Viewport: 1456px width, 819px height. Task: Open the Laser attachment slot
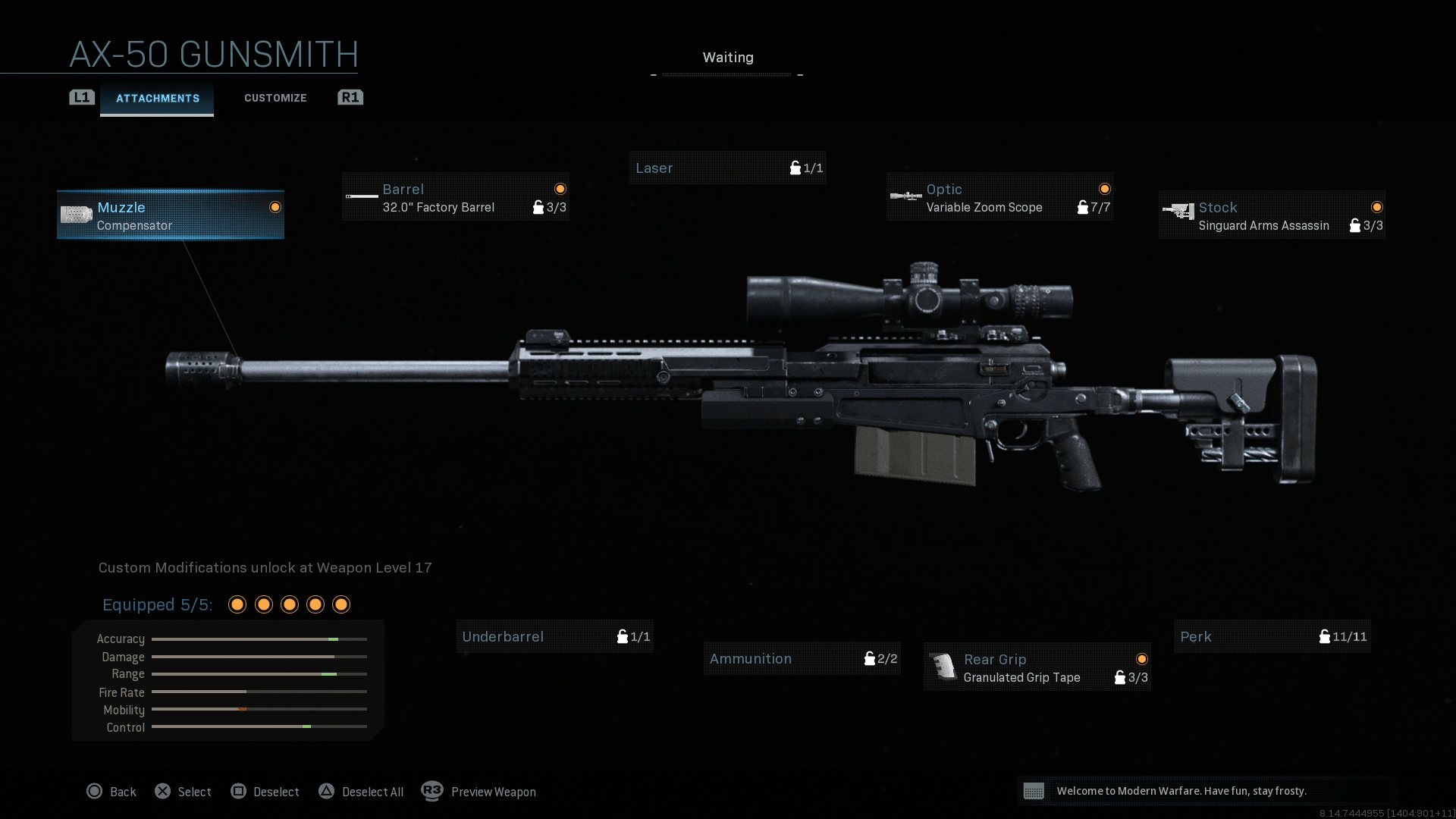coord(726,168)
